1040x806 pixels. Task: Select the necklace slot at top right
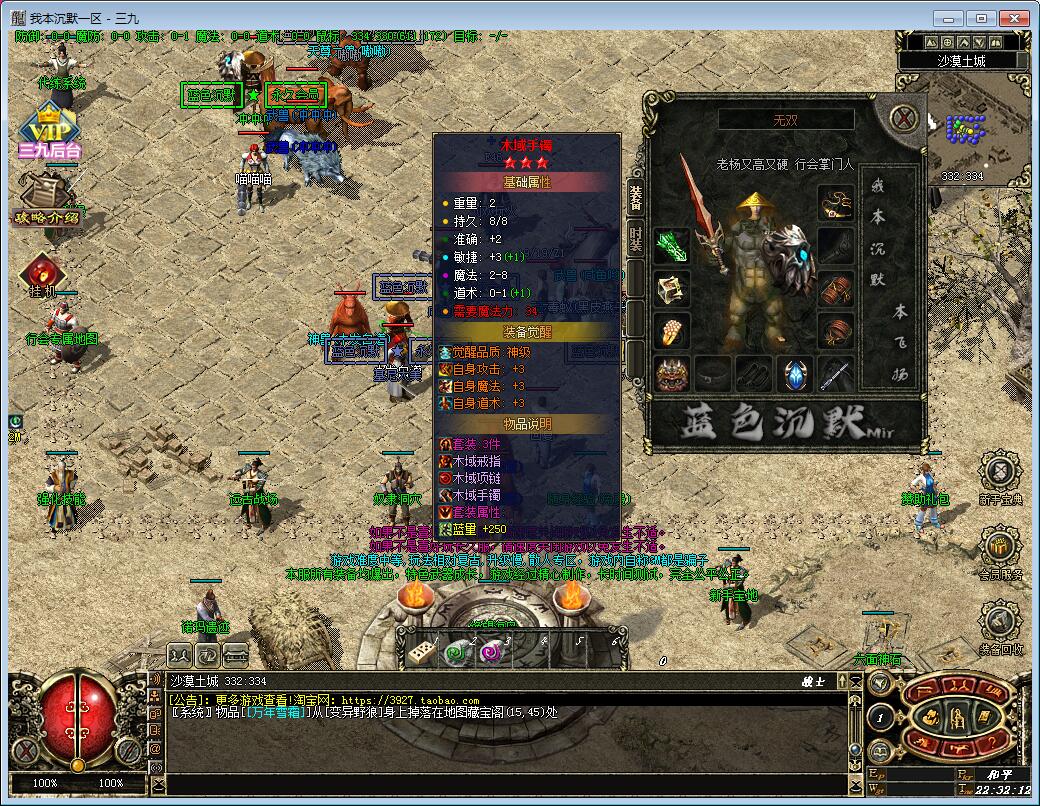click(836, 204)
